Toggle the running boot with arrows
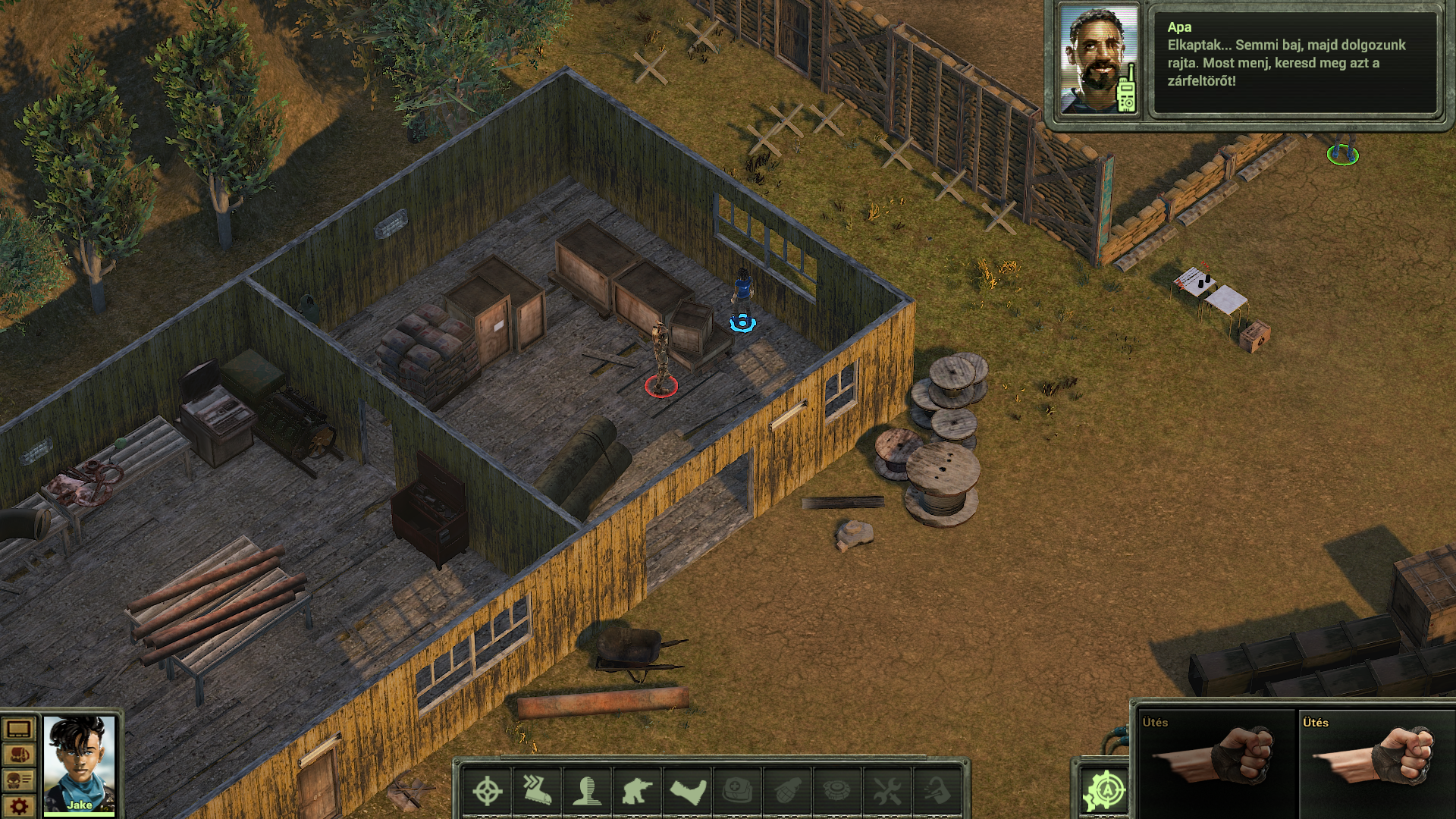 pos(537,792)
